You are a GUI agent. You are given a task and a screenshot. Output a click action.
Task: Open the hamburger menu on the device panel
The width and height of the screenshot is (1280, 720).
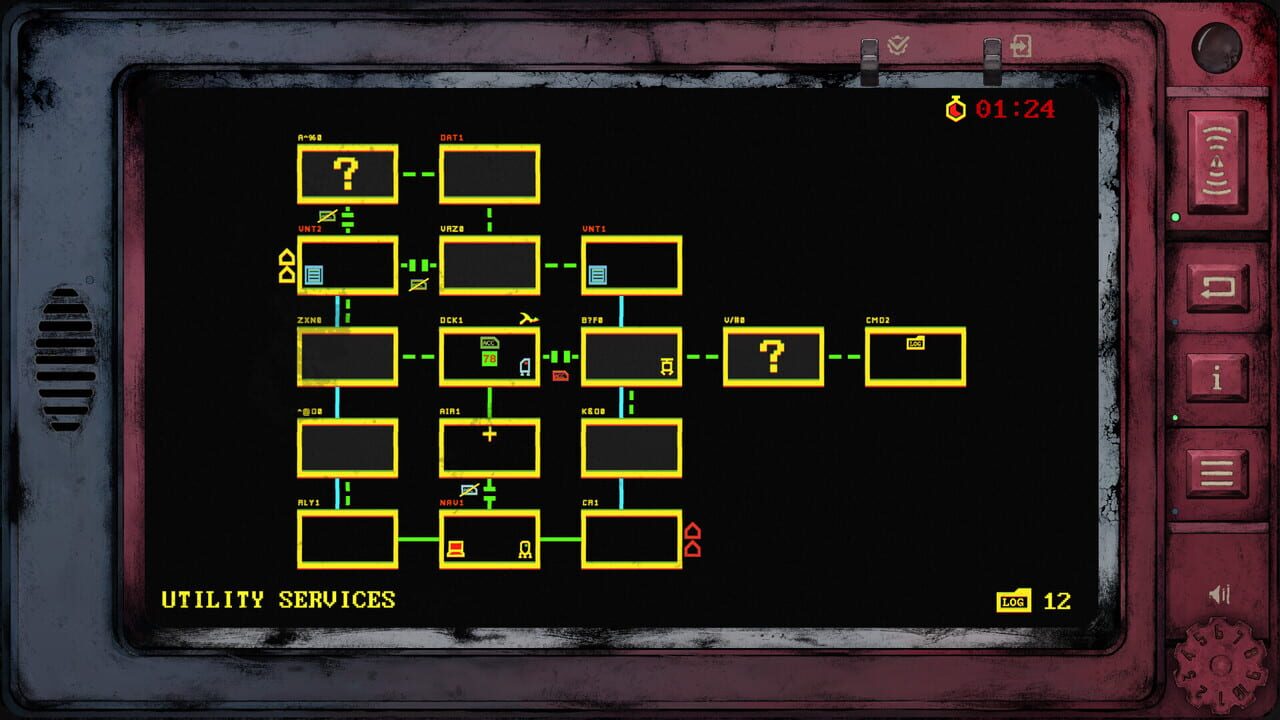point(1218,471)
